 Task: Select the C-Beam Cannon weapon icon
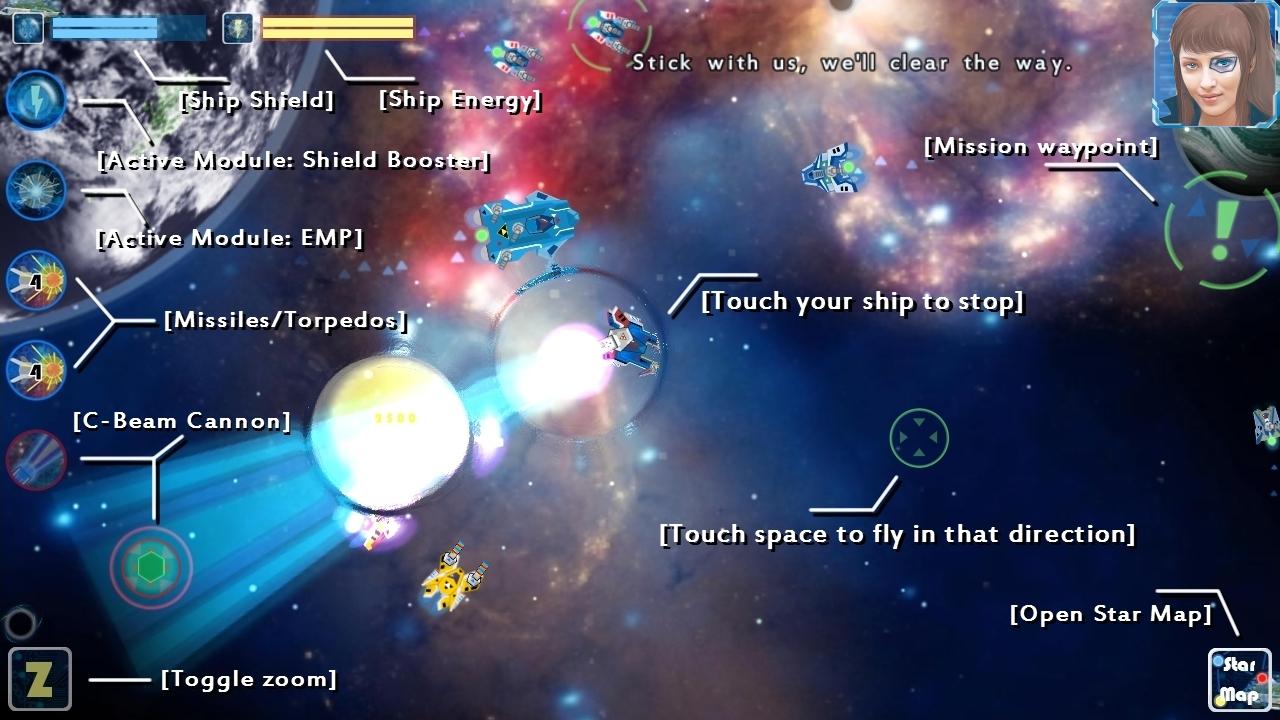(37, 460)
